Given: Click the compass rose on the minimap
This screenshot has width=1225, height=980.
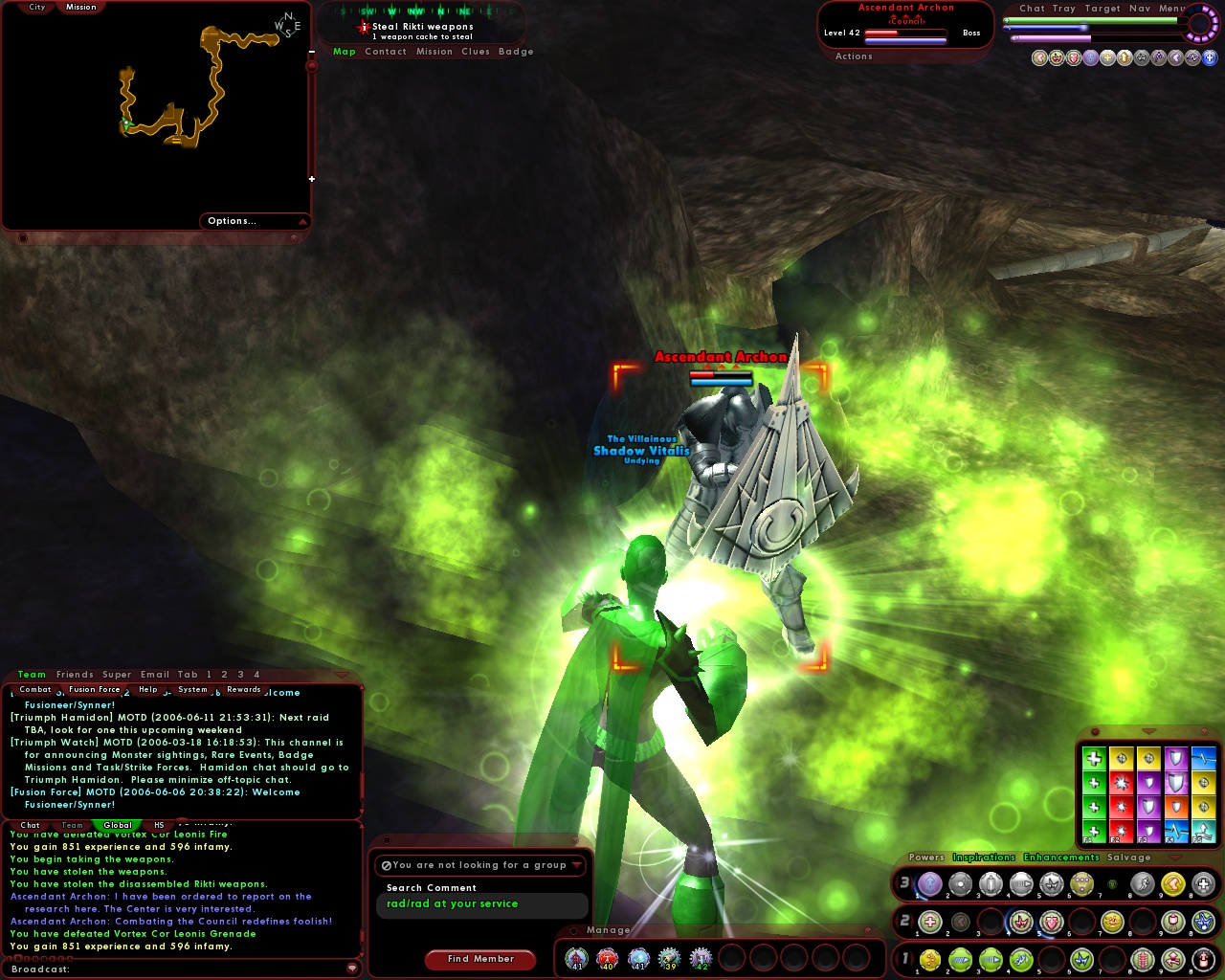Looking at the screenshot, I should pos(287,24).
